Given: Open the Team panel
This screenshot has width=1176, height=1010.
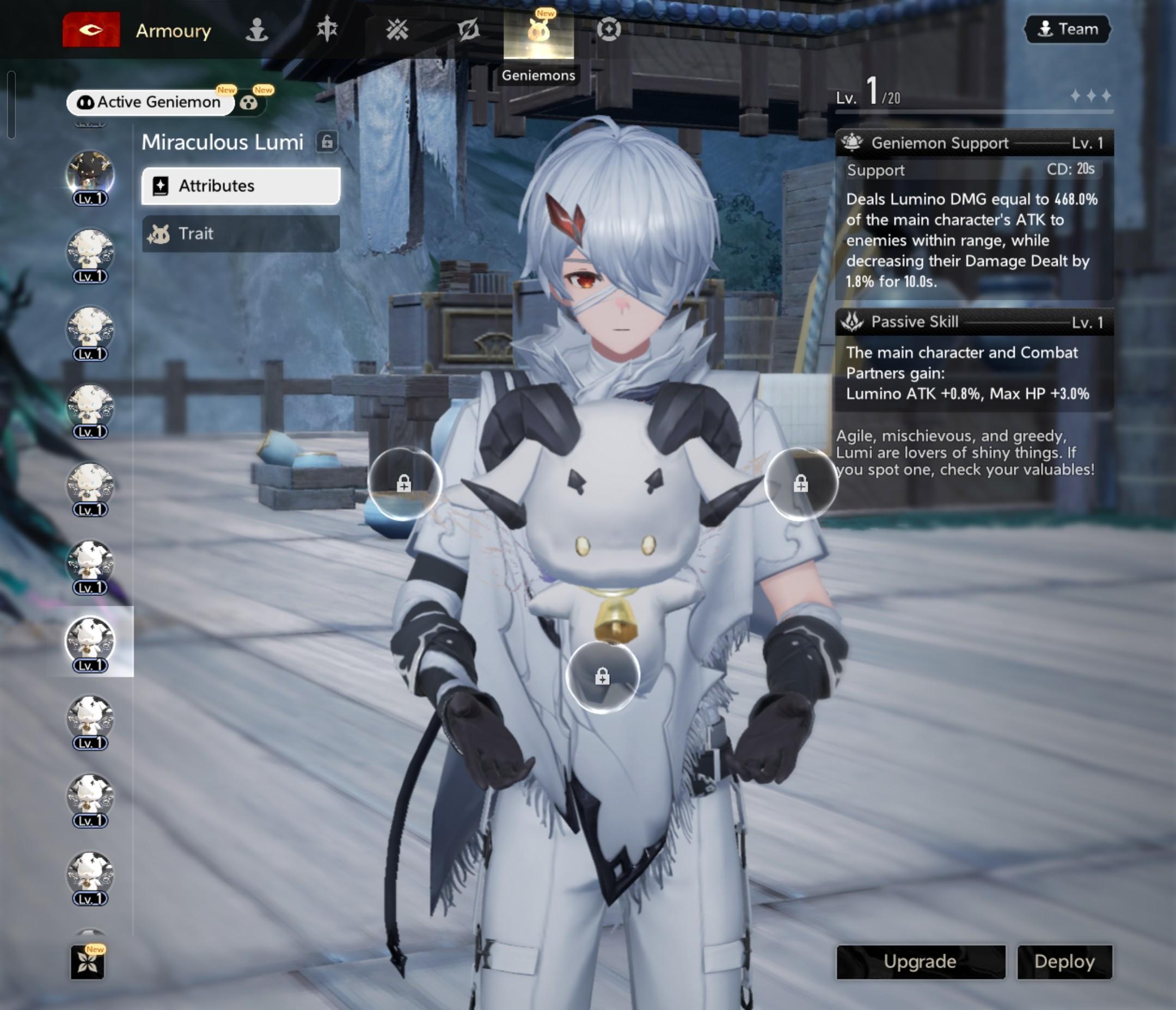Looking at the screenshot, I should [x=1067, y=29].
